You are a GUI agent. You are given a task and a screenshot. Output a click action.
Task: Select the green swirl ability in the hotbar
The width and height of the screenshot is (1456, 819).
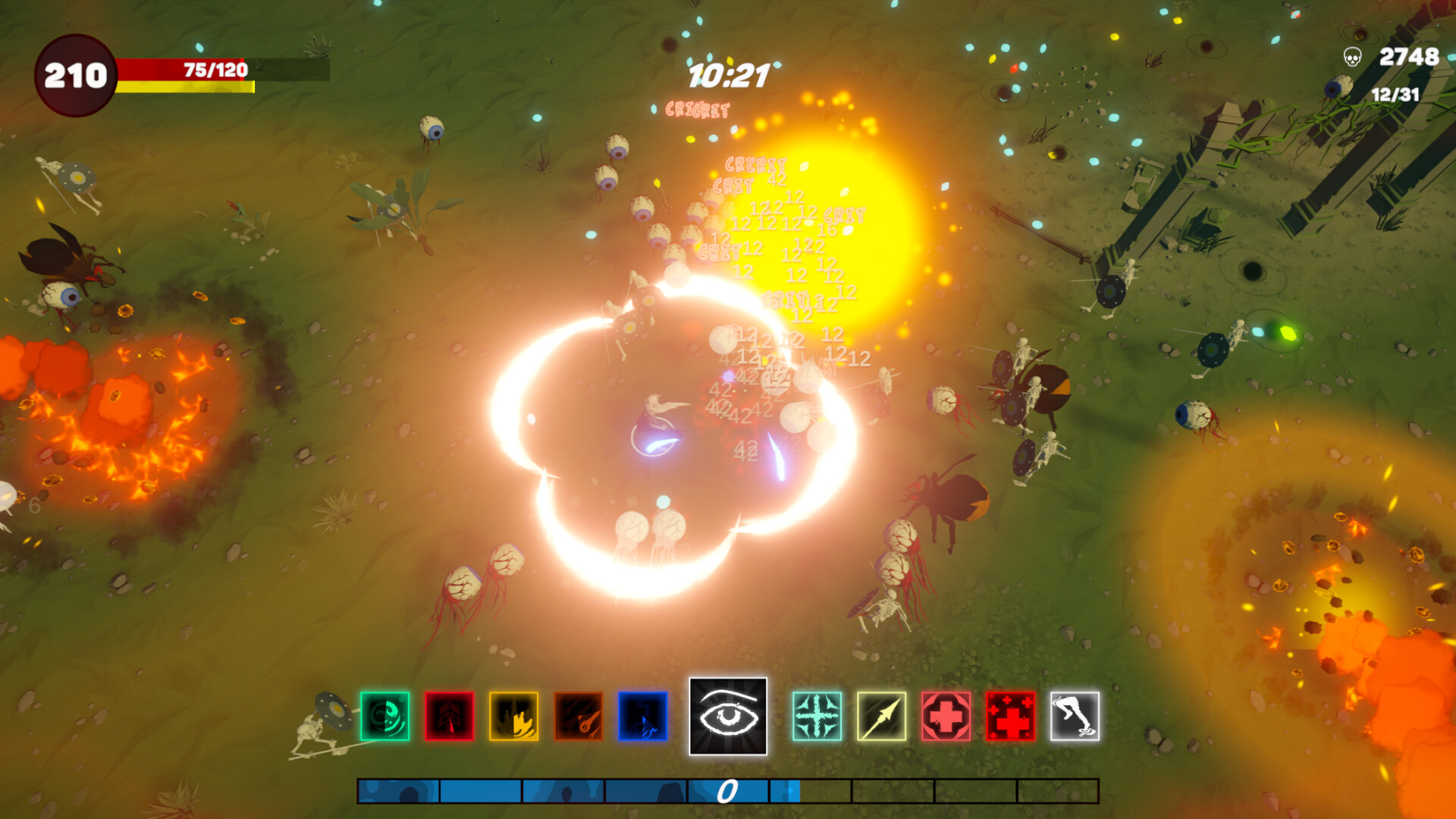pyautogui.click(x=384, y=717)
